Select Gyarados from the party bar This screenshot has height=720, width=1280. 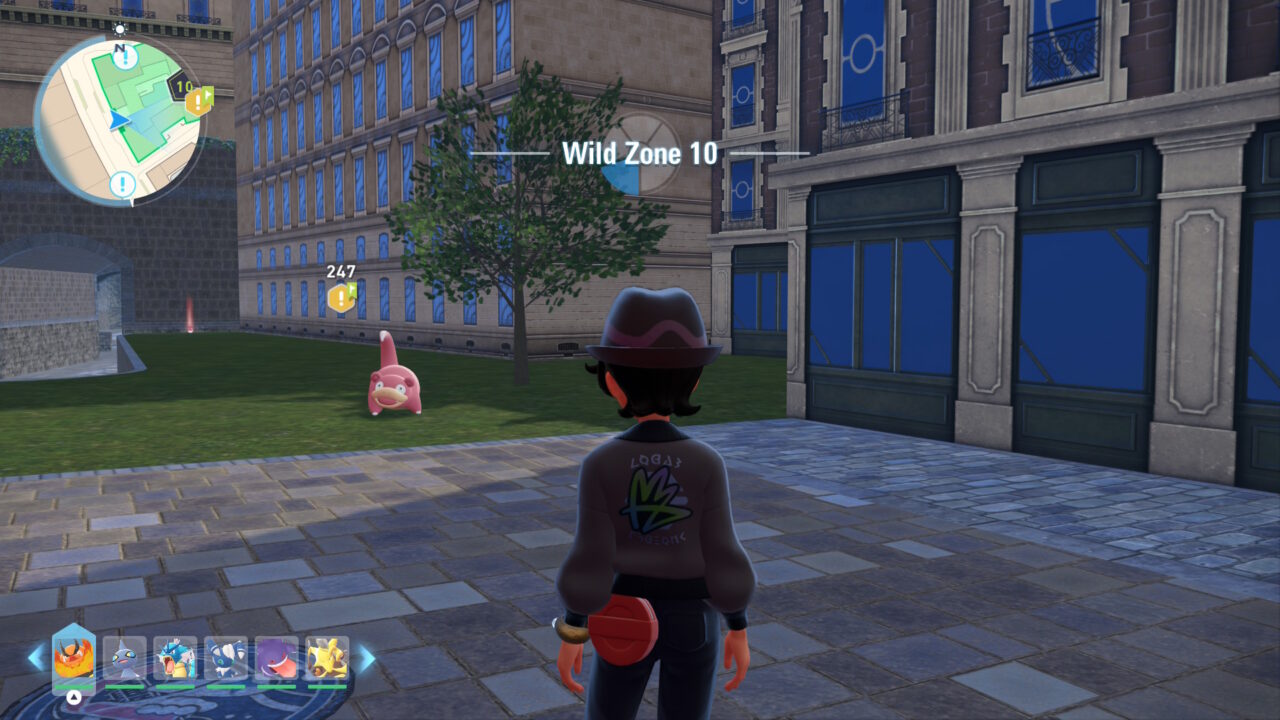(x=175, y=659)
